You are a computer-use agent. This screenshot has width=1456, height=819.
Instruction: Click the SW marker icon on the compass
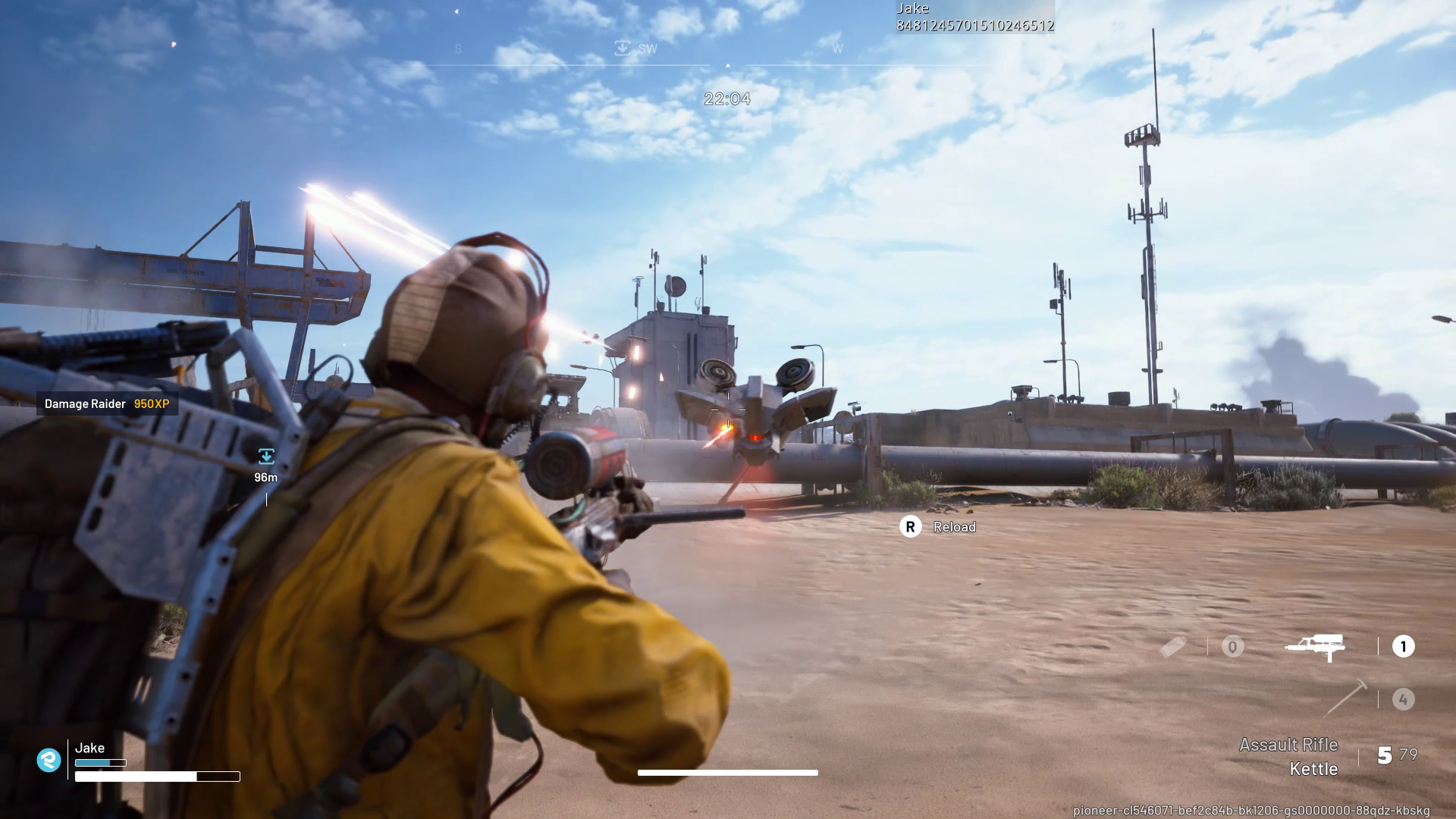[x=622, y=48]
